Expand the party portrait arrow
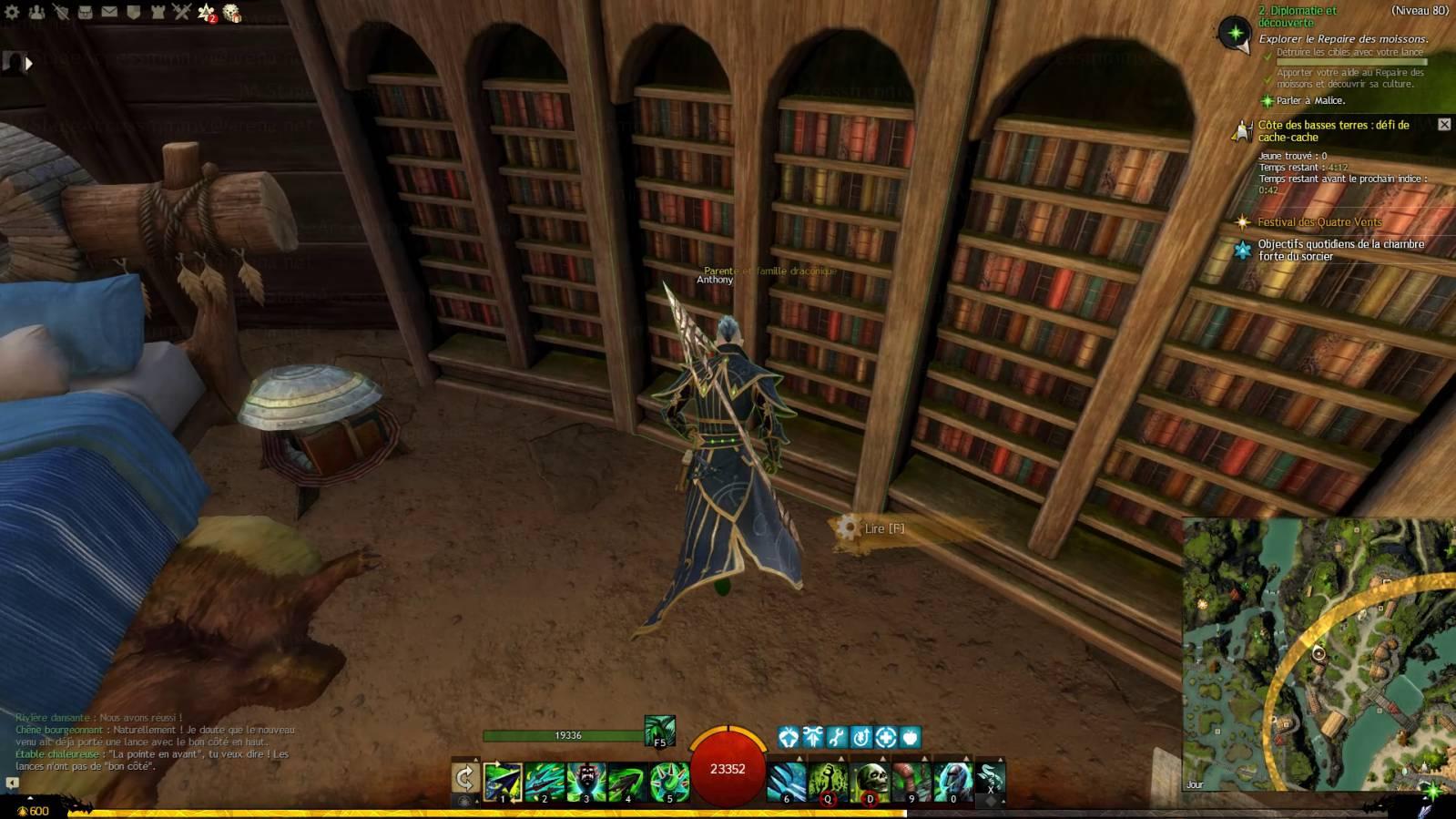This screenshot has width=1456, height=819. (x=28, y=63)
